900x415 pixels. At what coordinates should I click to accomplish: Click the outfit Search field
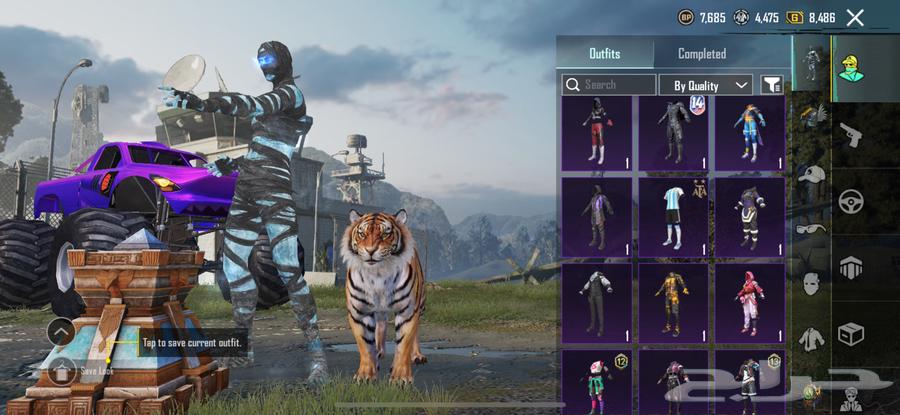[609, 85]
